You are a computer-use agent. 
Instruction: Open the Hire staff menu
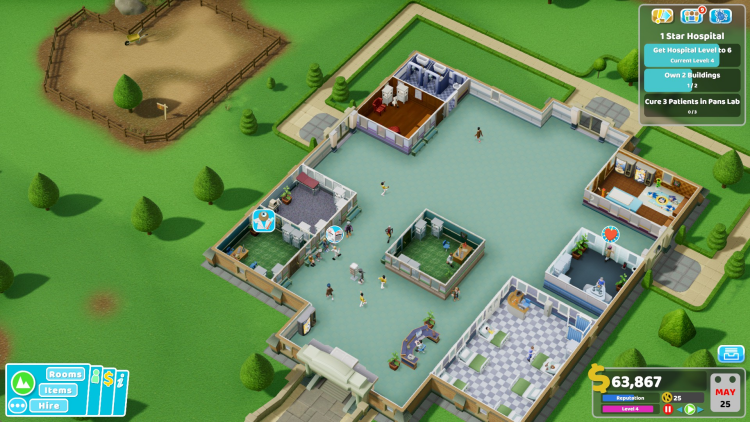(49, 405)
